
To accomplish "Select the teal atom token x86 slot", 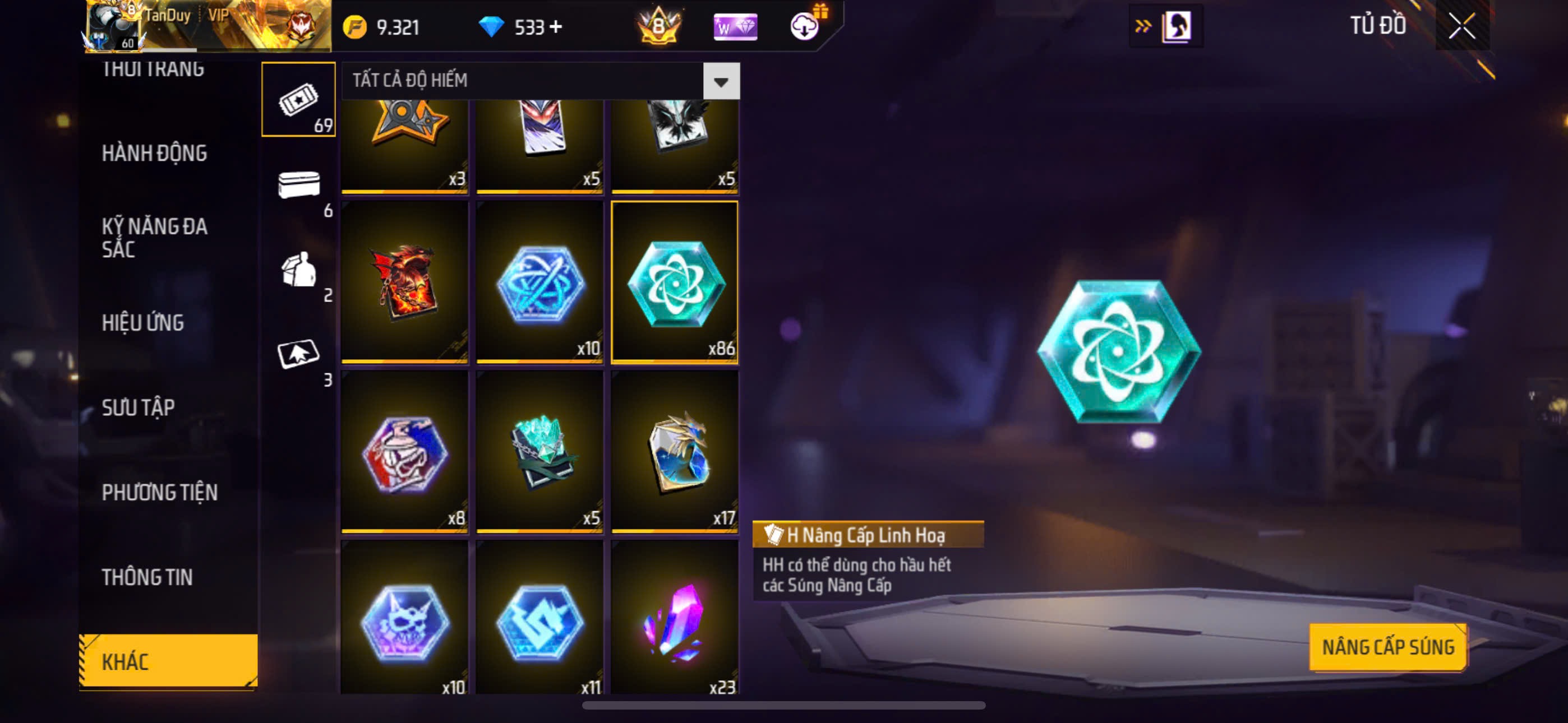I will pyautogui.click(x=675, y=282).
